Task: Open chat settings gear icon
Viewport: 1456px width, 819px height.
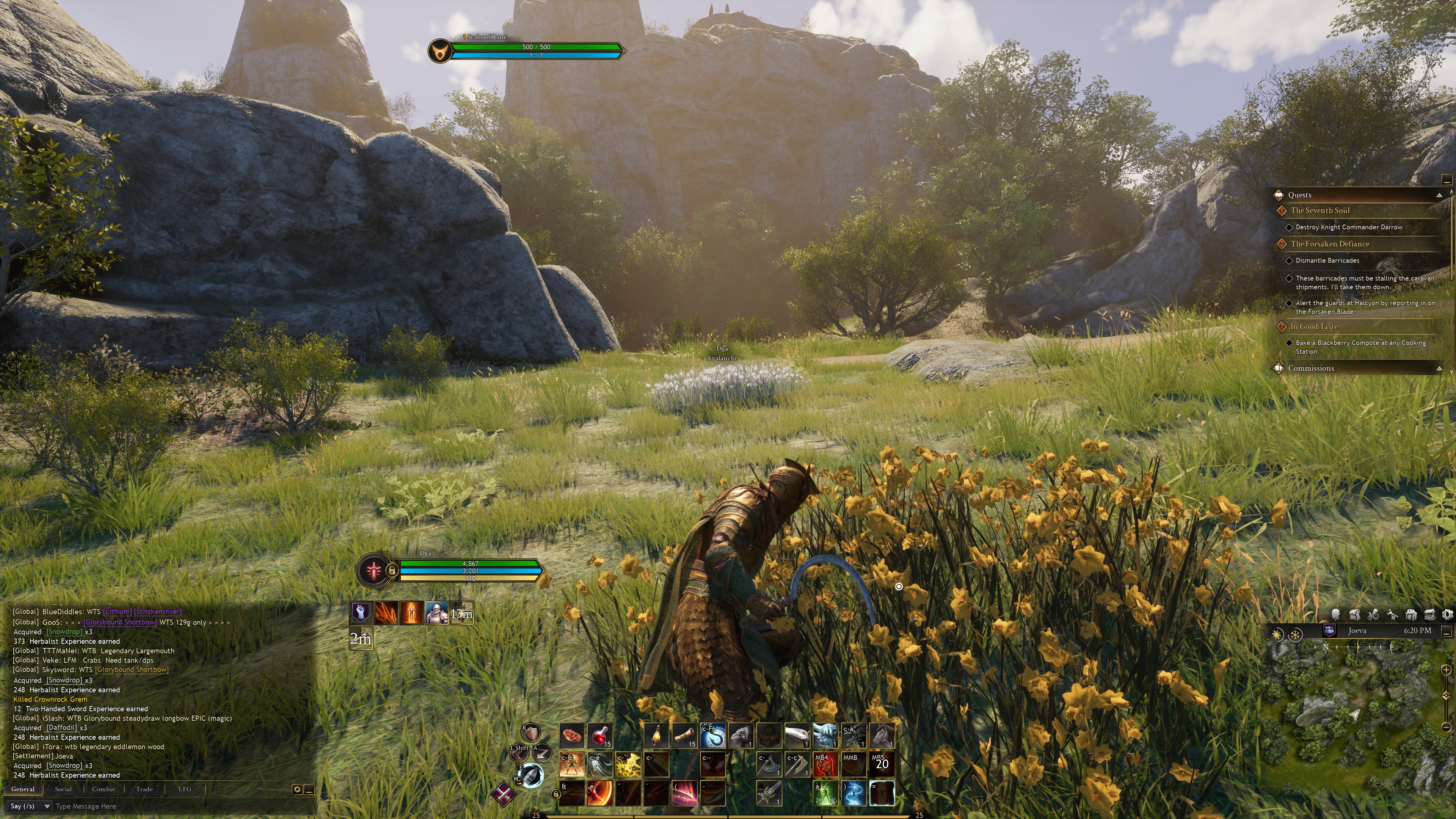Action: (x=297, y=789)
